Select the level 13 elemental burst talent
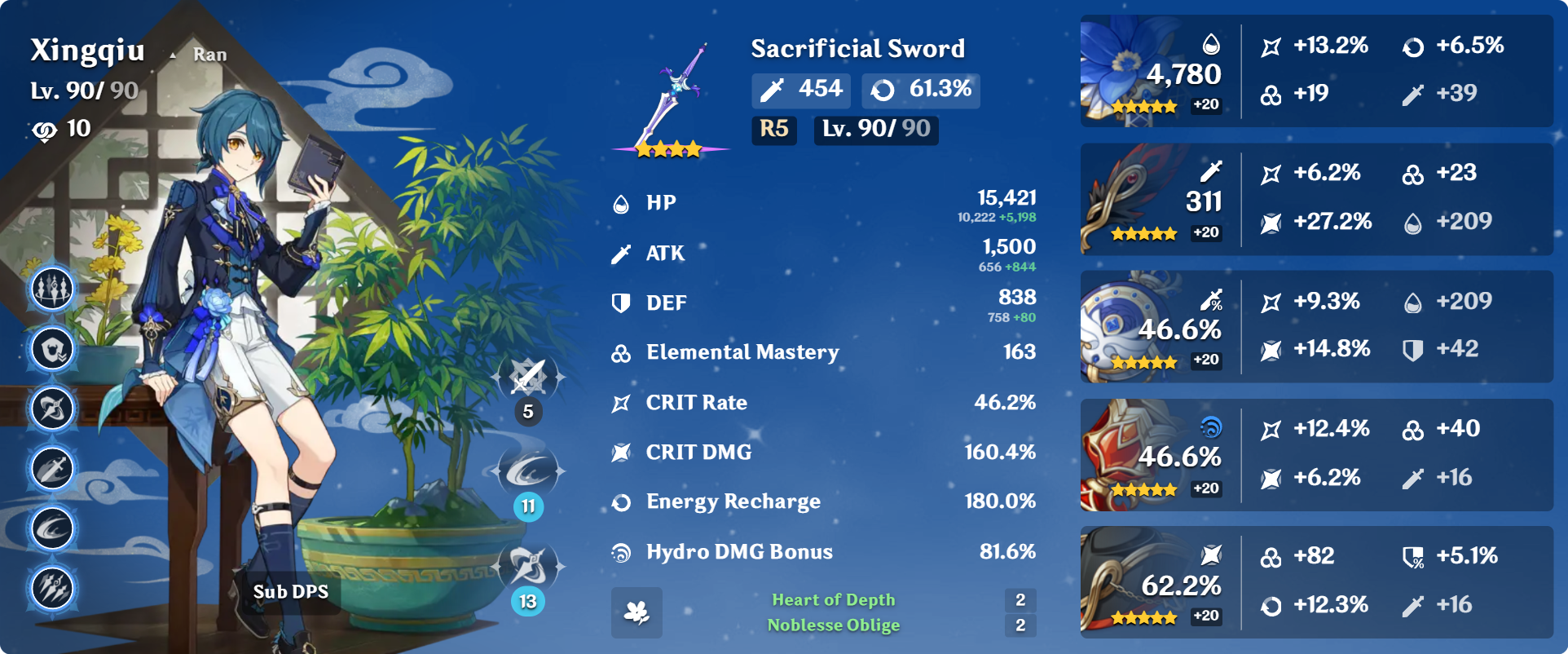The width and height of the screenshot is (1568, 654). pyautogui.click(x=529, y=567)
